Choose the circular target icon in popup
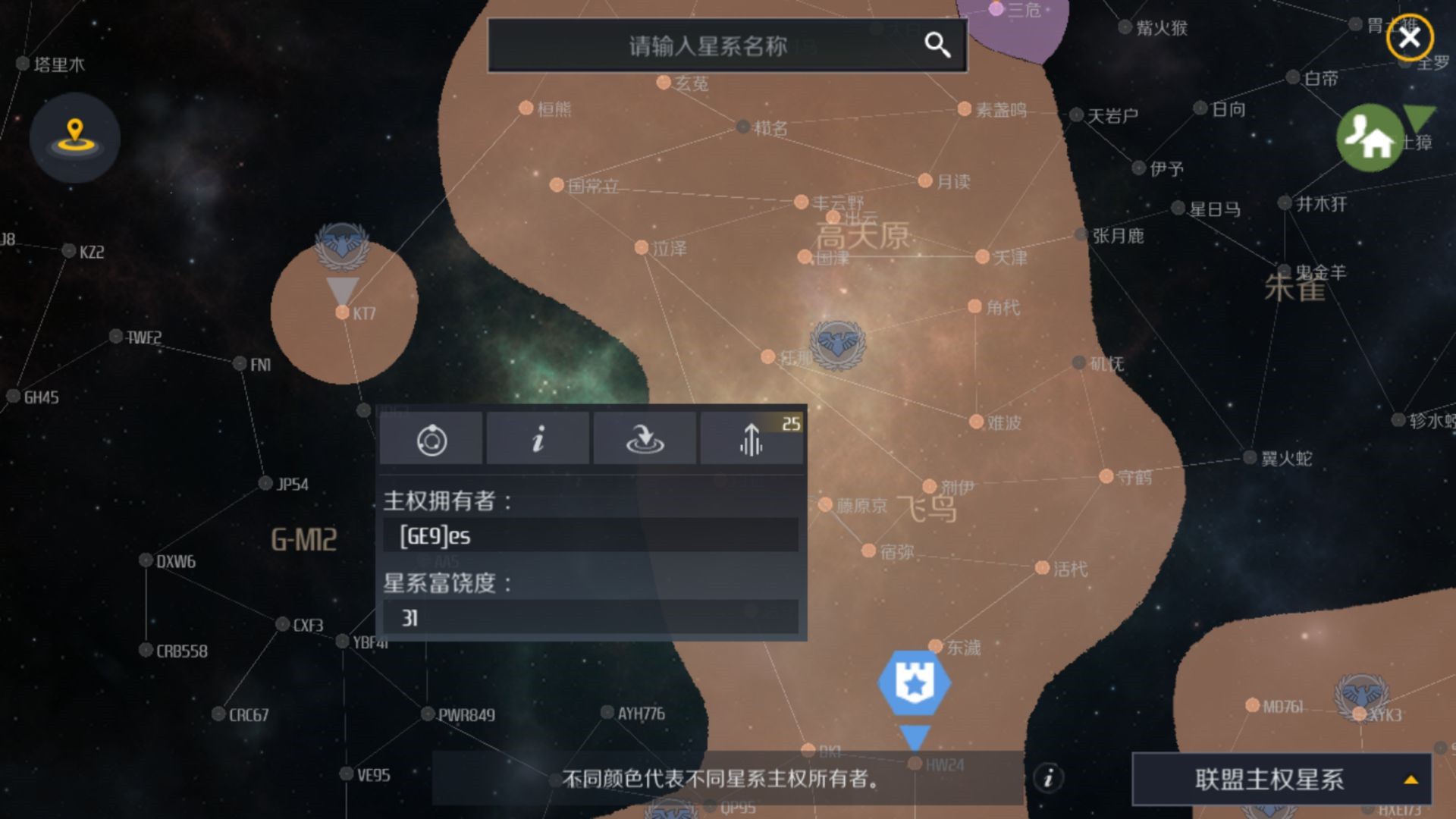1456x819 pixels. coord(431,439)
